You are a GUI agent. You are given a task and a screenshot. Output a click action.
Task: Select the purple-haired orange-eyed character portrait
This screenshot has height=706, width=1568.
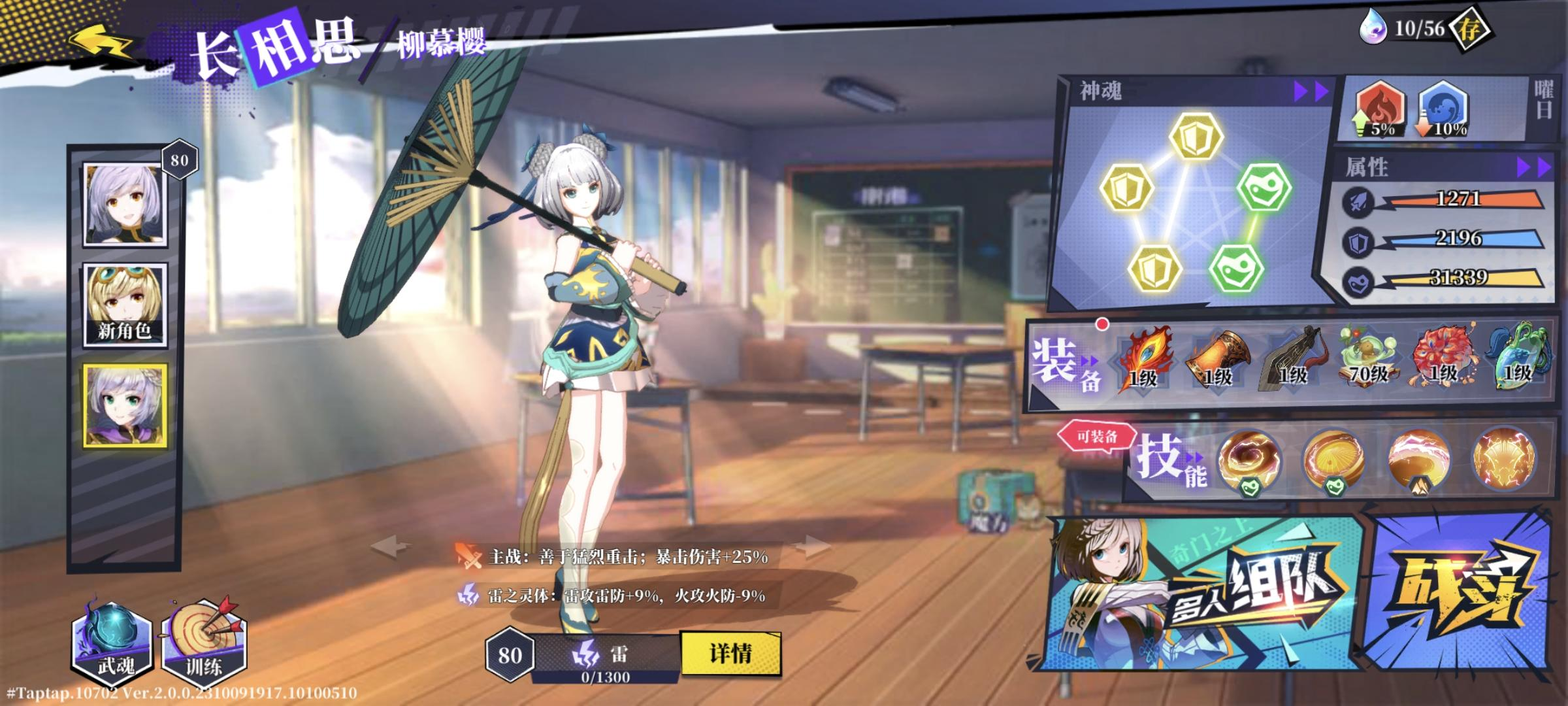[125, 205]
